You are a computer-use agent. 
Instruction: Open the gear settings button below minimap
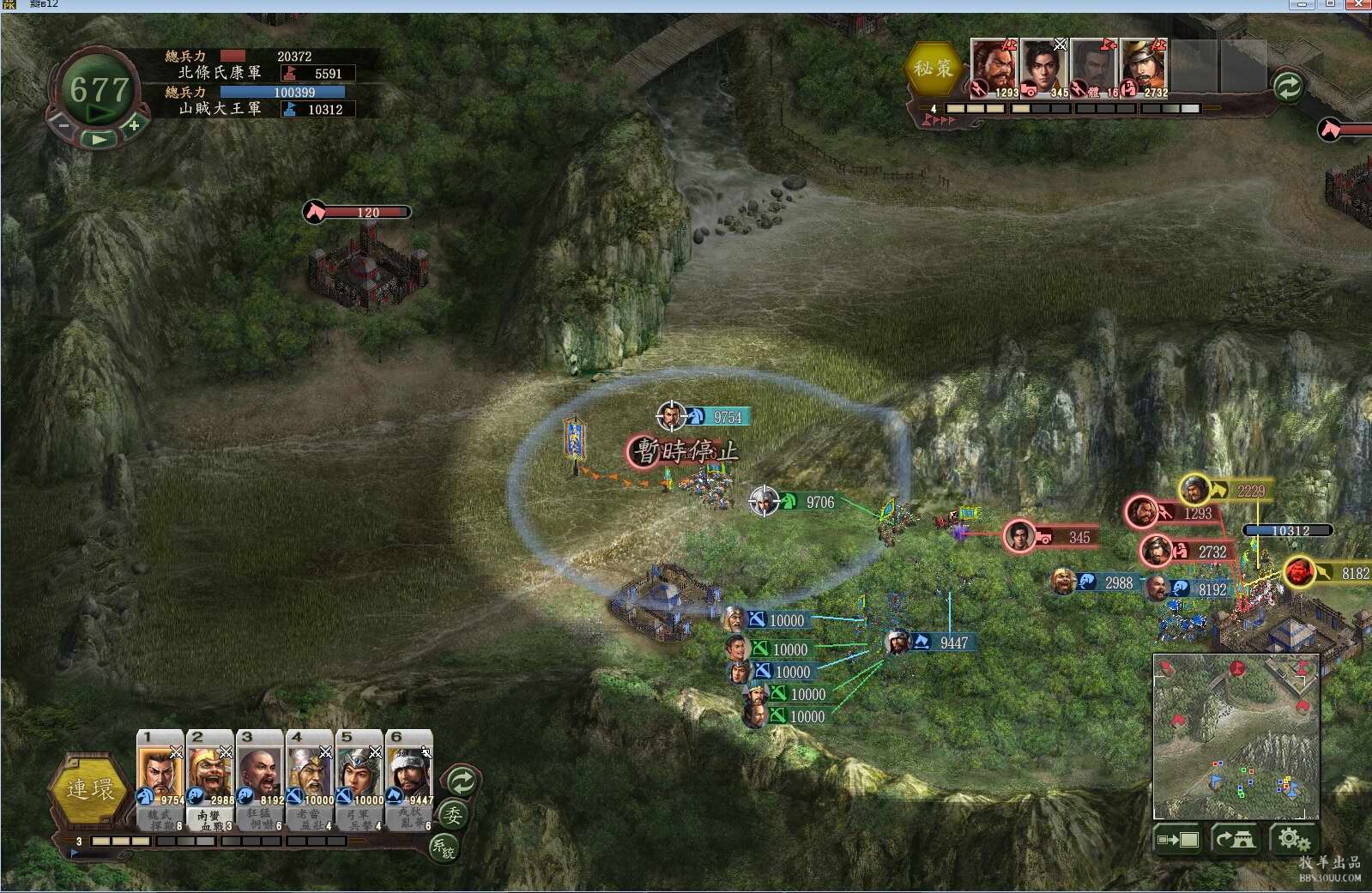point(1293,839)
